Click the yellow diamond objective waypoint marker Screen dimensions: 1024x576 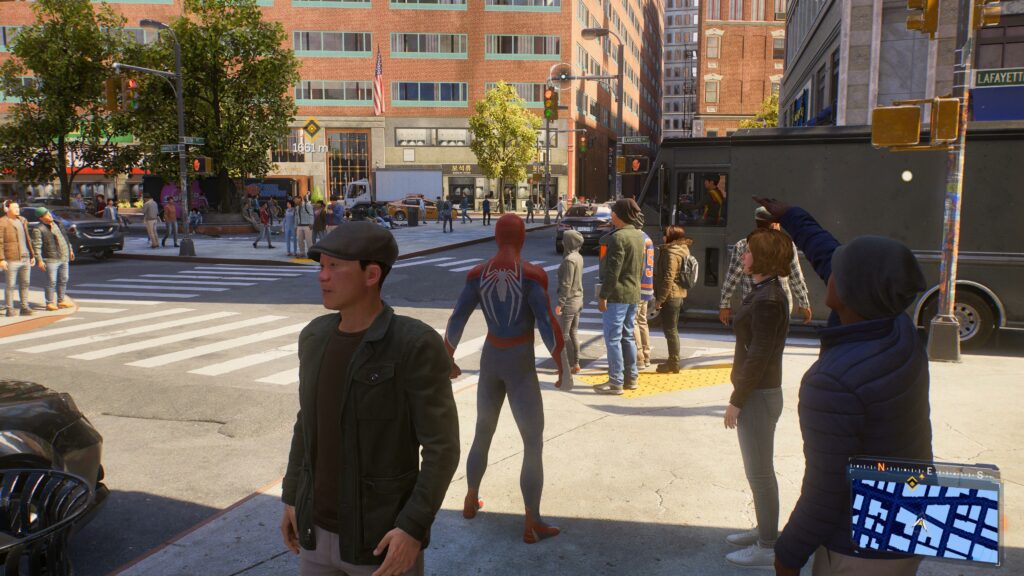click(x=311, y=128)
